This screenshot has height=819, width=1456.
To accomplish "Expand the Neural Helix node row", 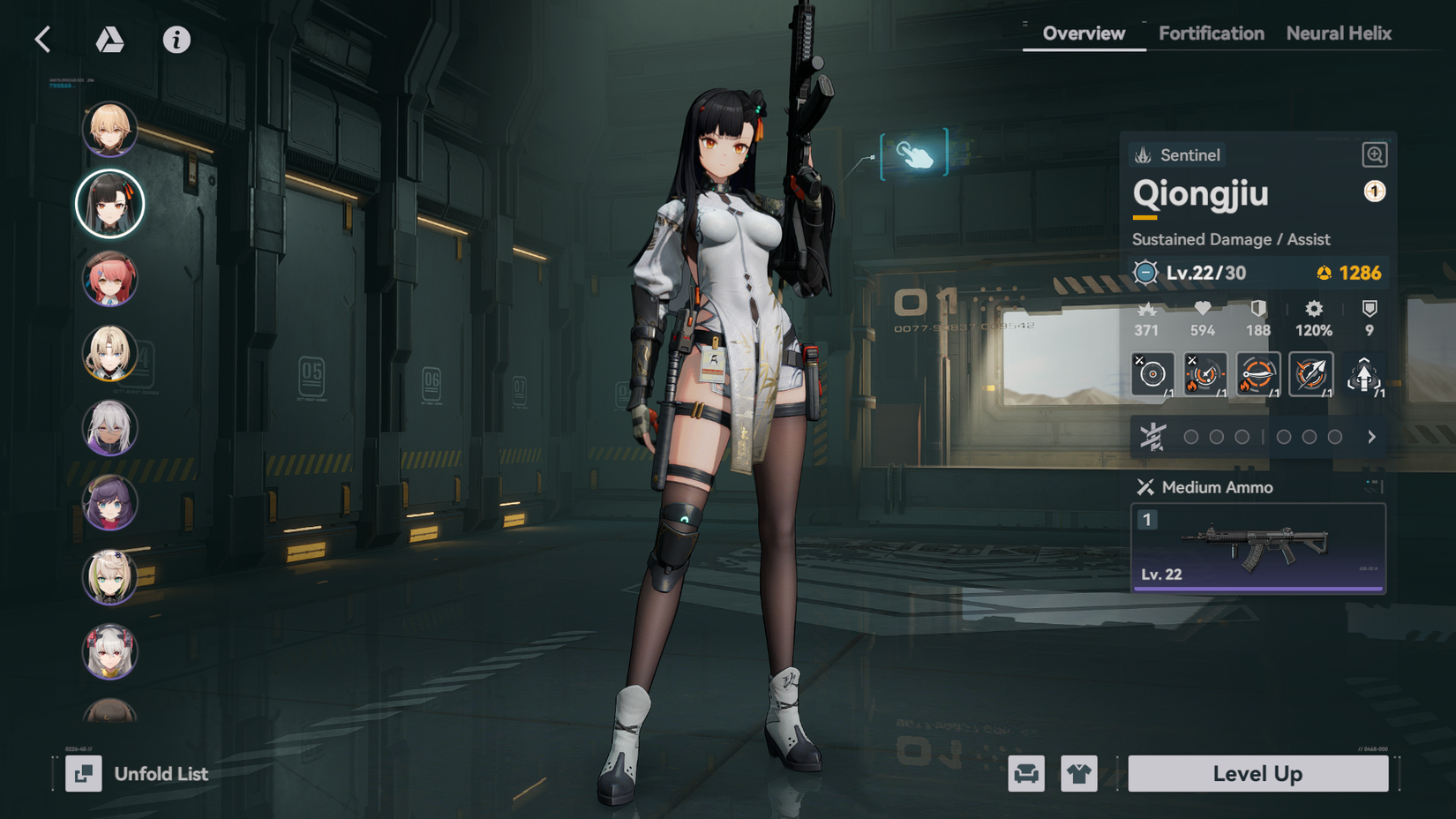I will pyautogui.click(x=1372, y=435).
